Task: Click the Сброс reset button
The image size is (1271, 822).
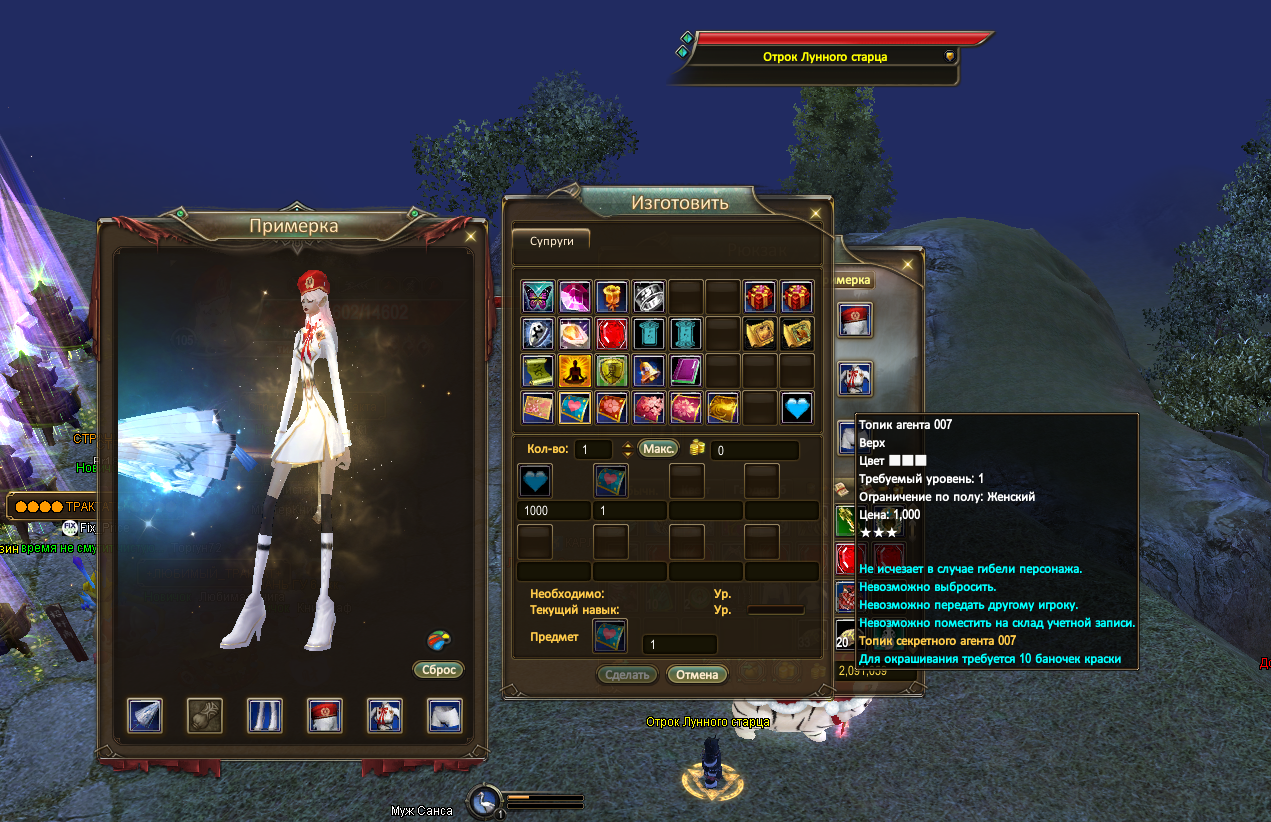Action: point(438,669)
